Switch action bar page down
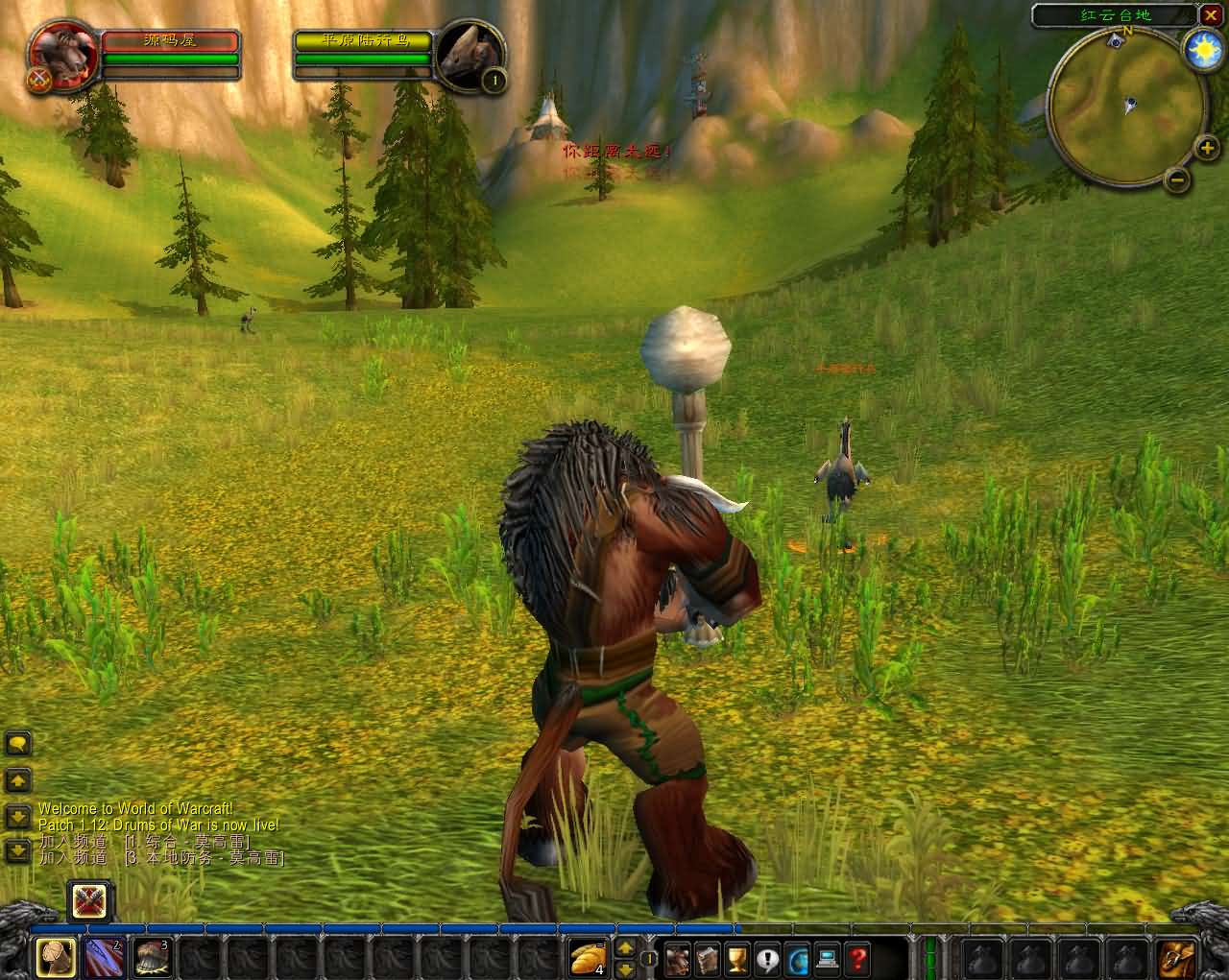This screenshot has width=1229, height=980. pos(625,967)
